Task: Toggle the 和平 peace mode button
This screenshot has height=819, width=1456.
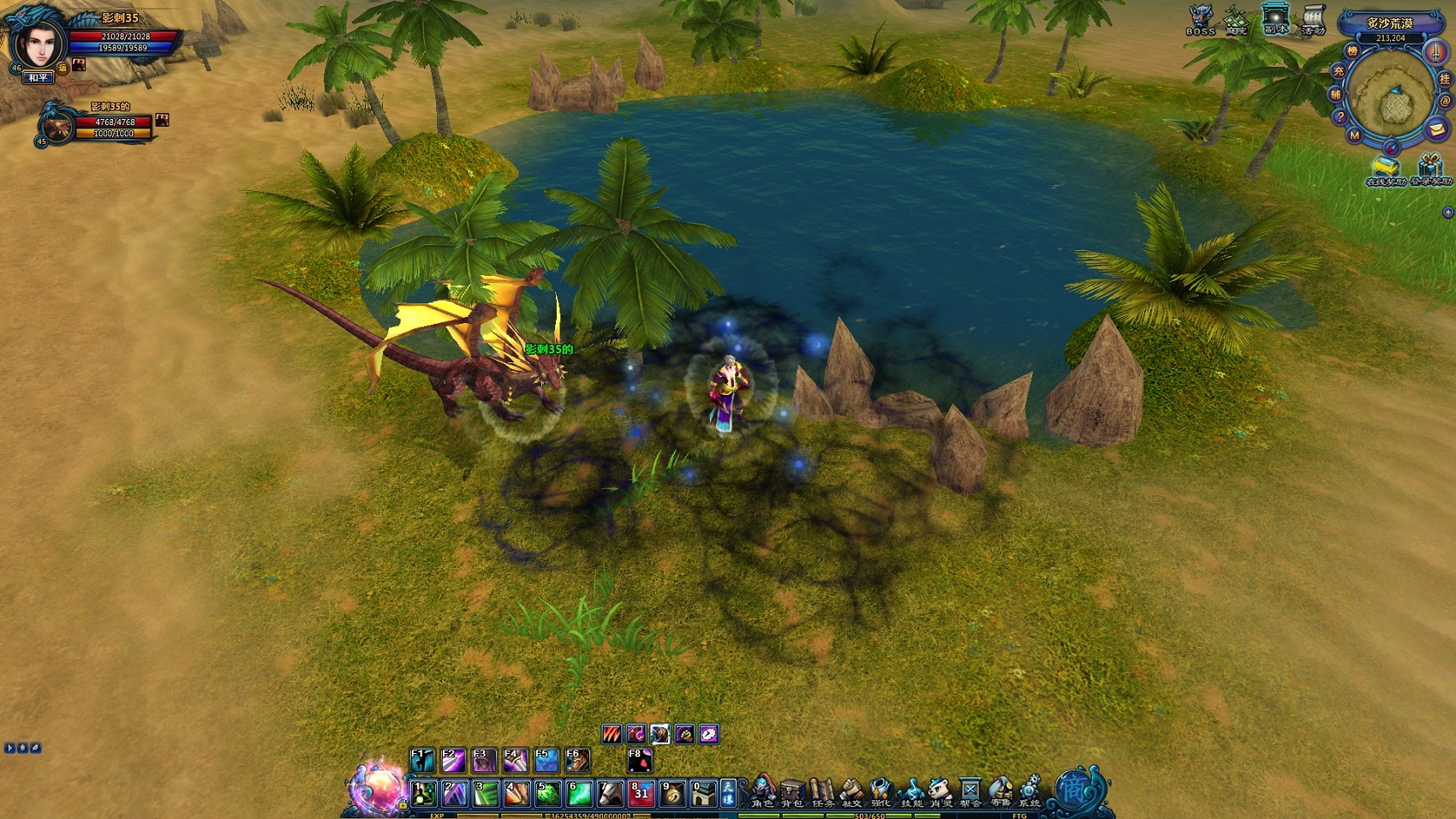Action: [x=39, y=78]
